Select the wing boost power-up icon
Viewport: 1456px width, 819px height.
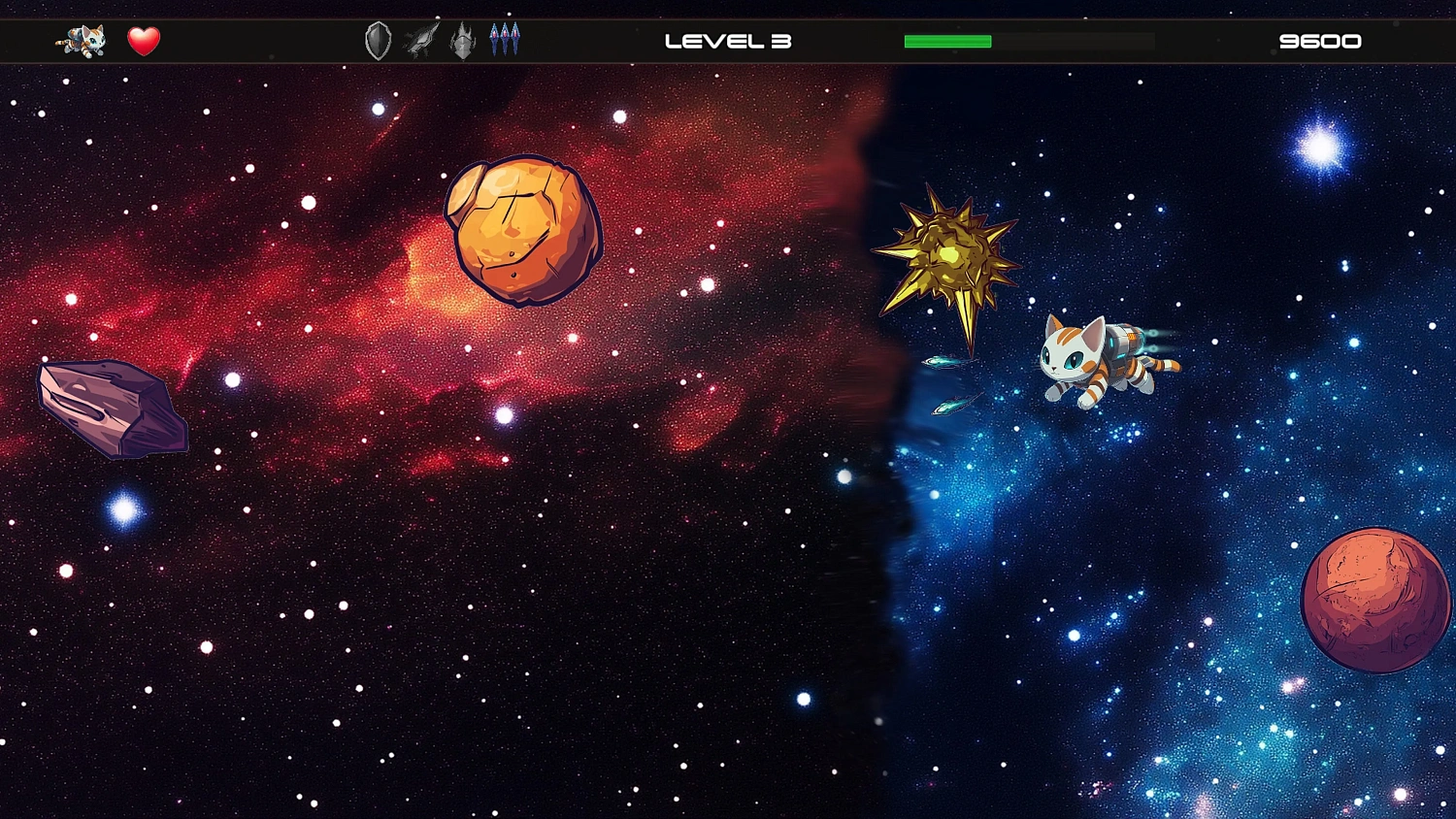click(x=419, y=41)
